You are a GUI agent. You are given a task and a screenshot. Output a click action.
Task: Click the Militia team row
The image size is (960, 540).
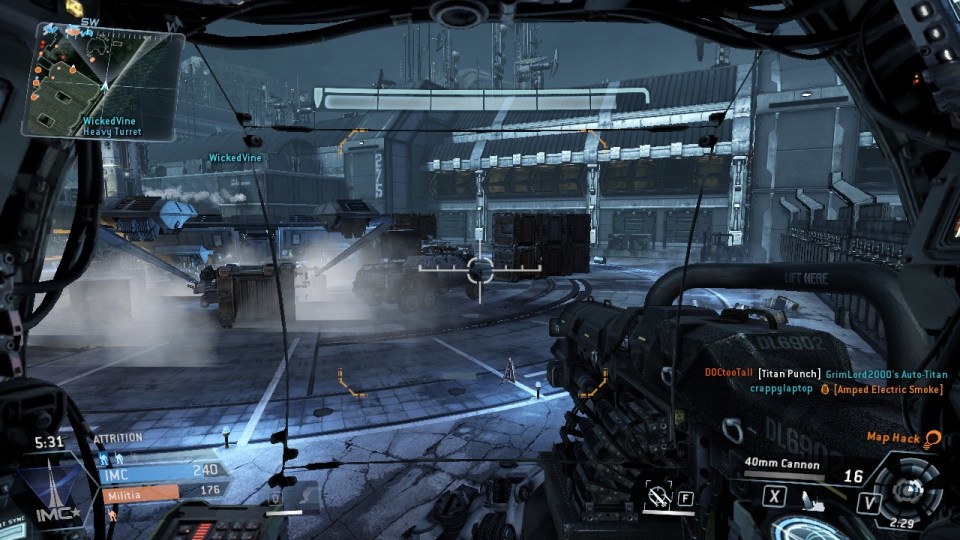point(162,491)
